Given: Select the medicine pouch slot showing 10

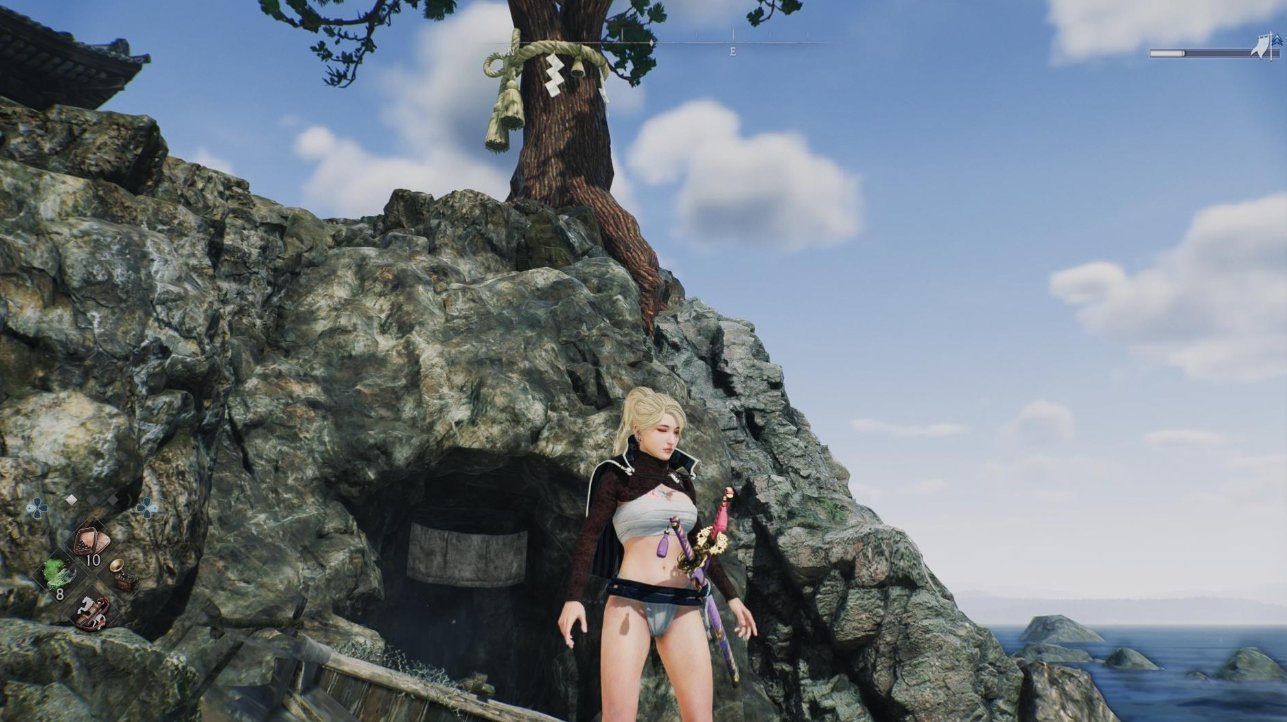Looking at the screenshot, I should coord(91,542).
